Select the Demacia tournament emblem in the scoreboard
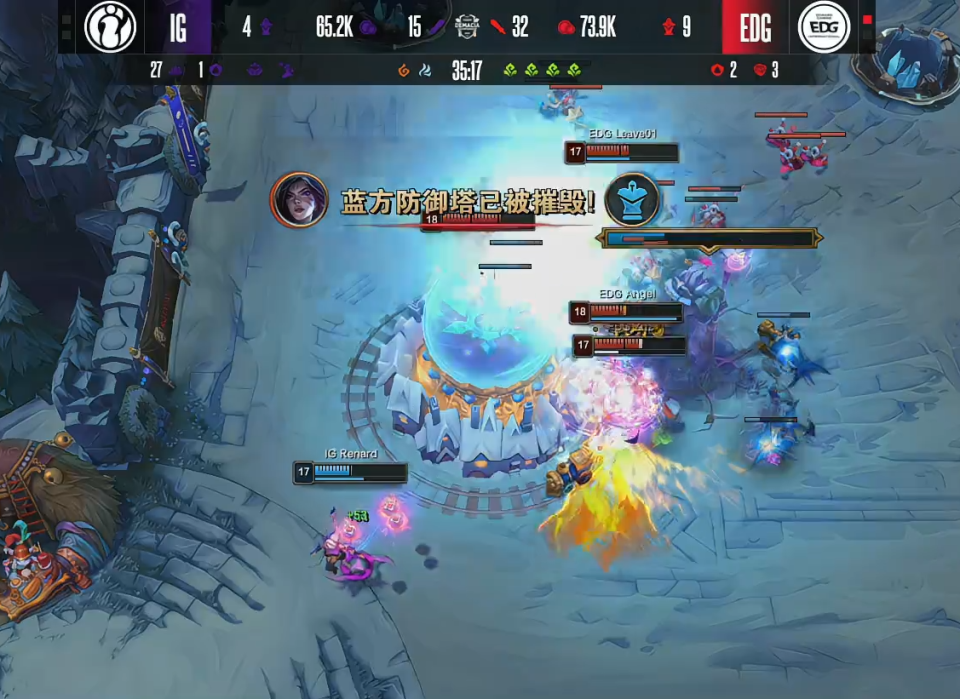 pos(467,27)
